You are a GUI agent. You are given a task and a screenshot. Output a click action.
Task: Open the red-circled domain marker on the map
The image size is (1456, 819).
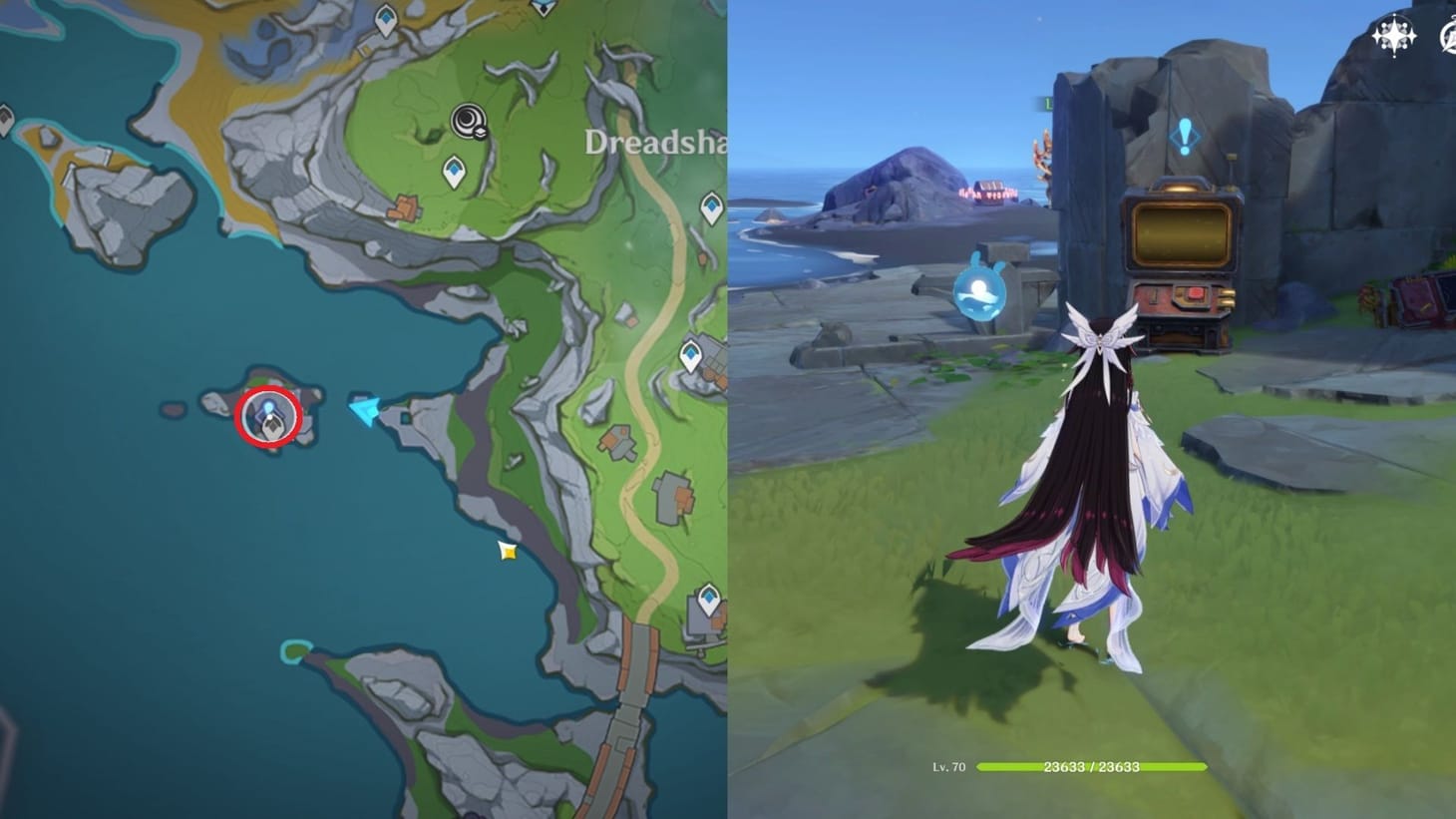269,415
